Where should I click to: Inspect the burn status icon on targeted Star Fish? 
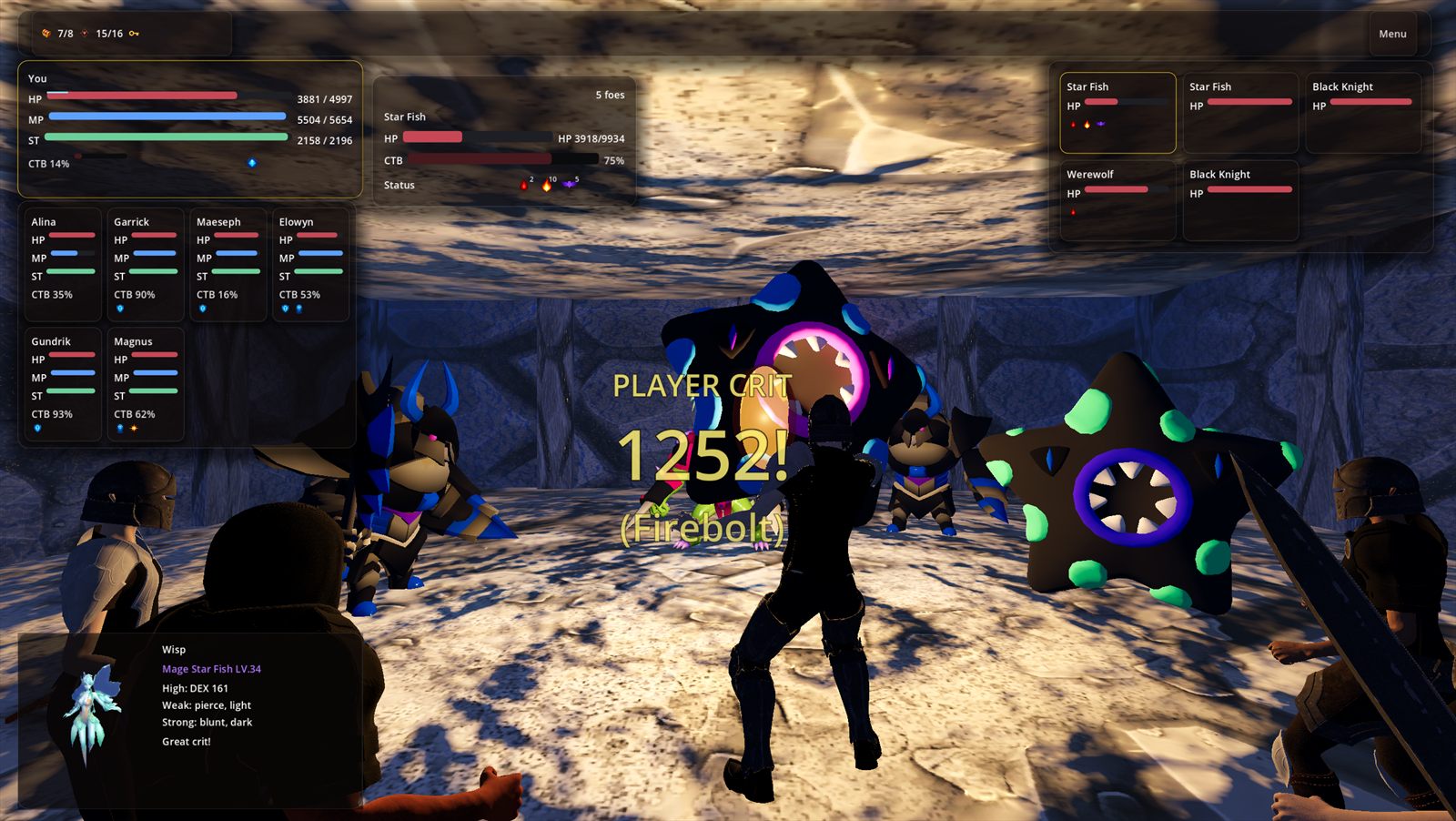tap(525, 185)
